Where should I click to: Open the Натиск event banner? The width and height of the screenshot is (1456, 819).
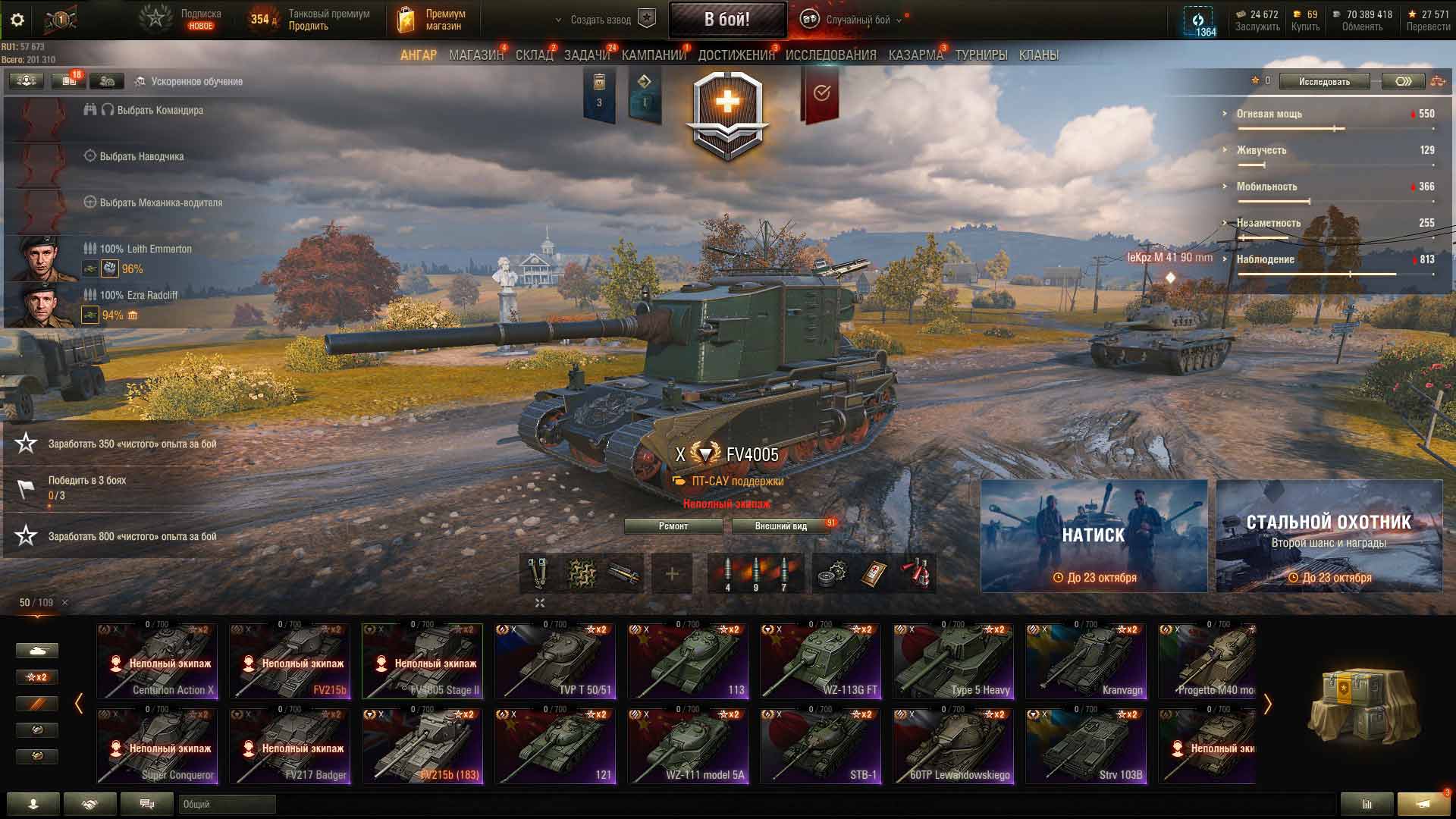click(1094, 535)
